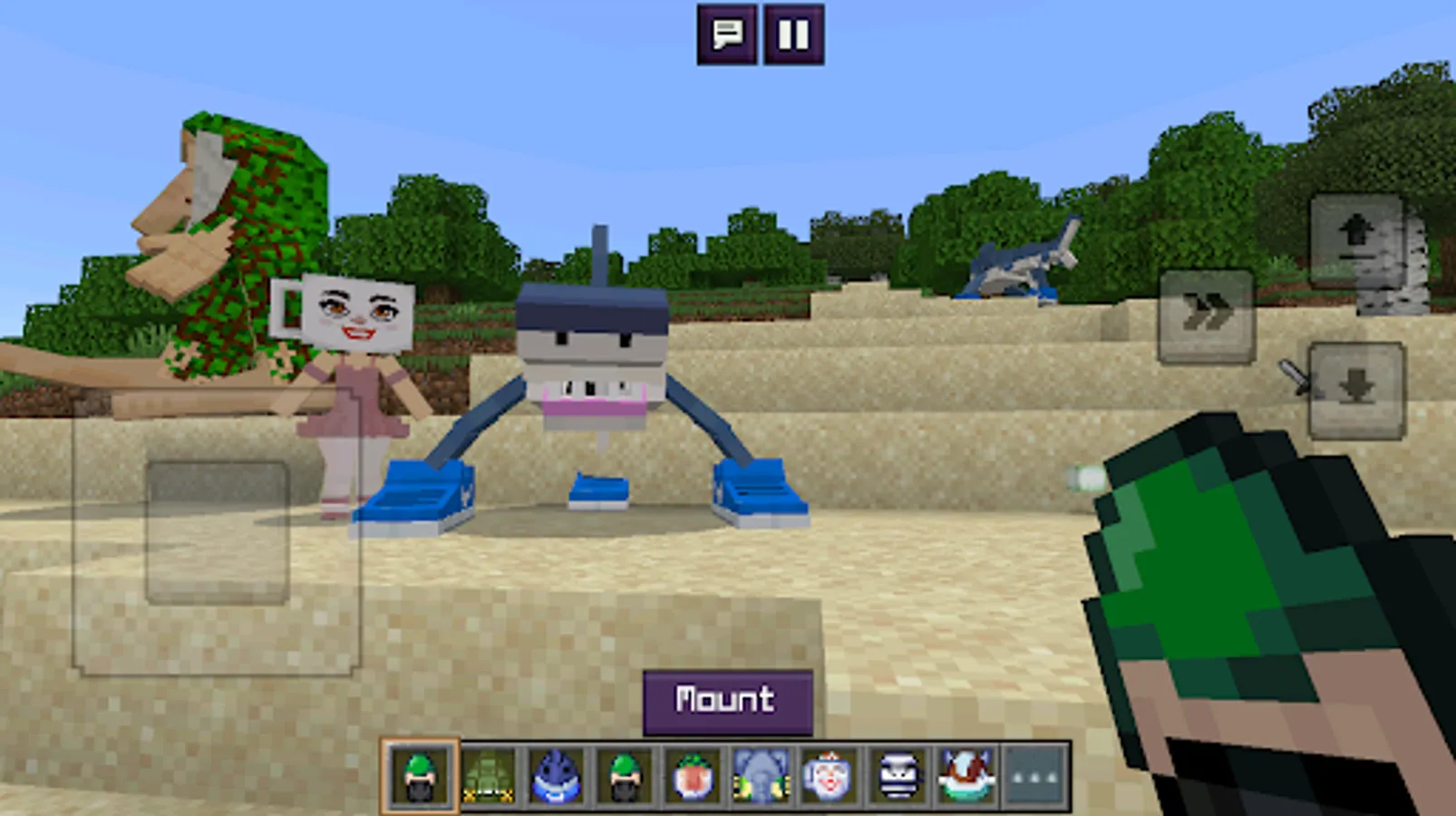Select the second green soldier item

click(625, 778)
